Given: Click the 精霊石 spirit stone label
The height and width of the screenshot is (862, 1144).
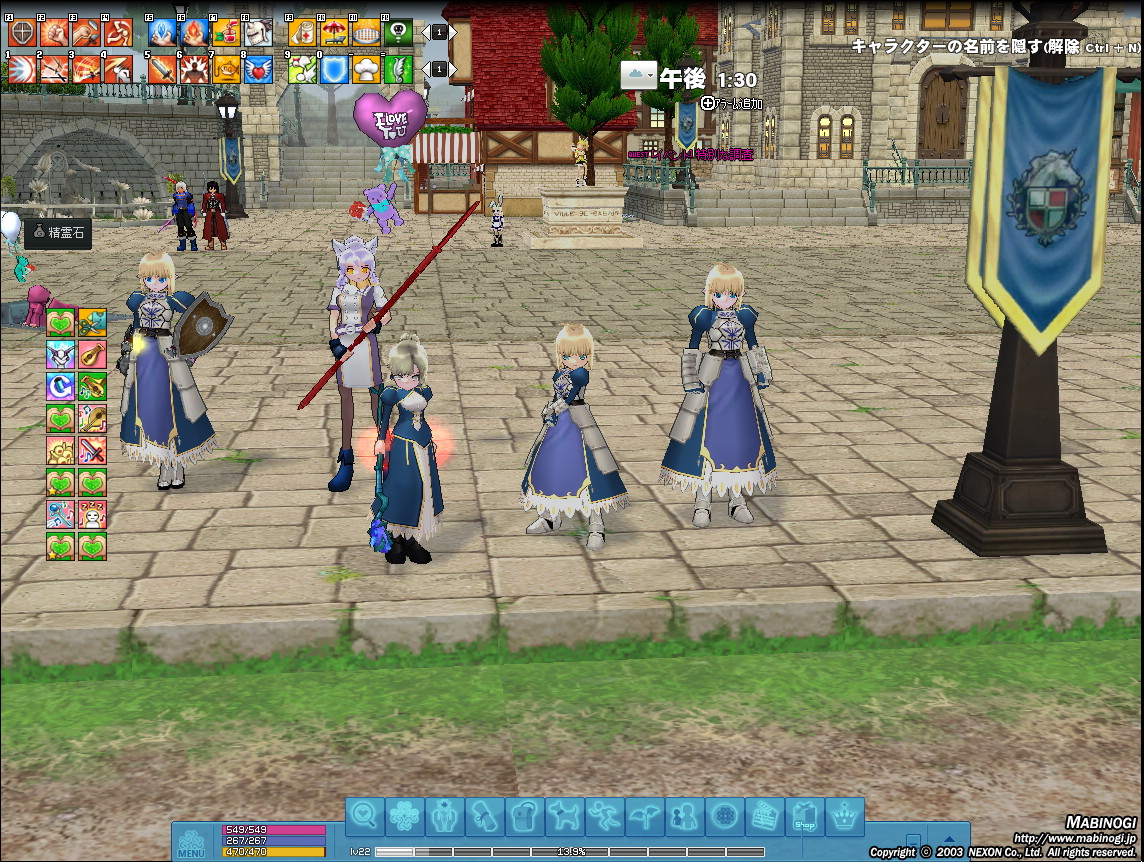Looking at the screenshot, I should click(x=59, y=233).
